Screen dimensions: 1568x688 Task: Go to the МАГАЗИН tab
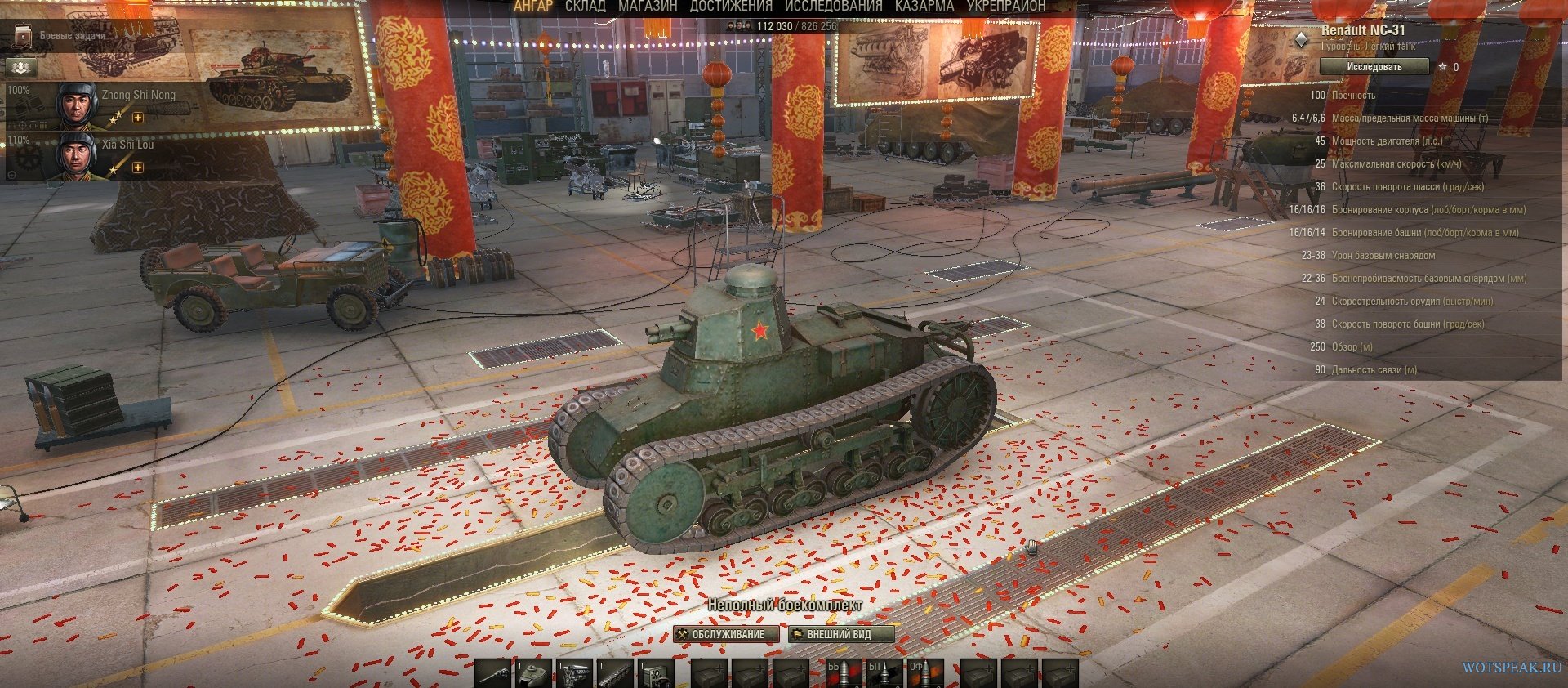(x=648, y=7)
